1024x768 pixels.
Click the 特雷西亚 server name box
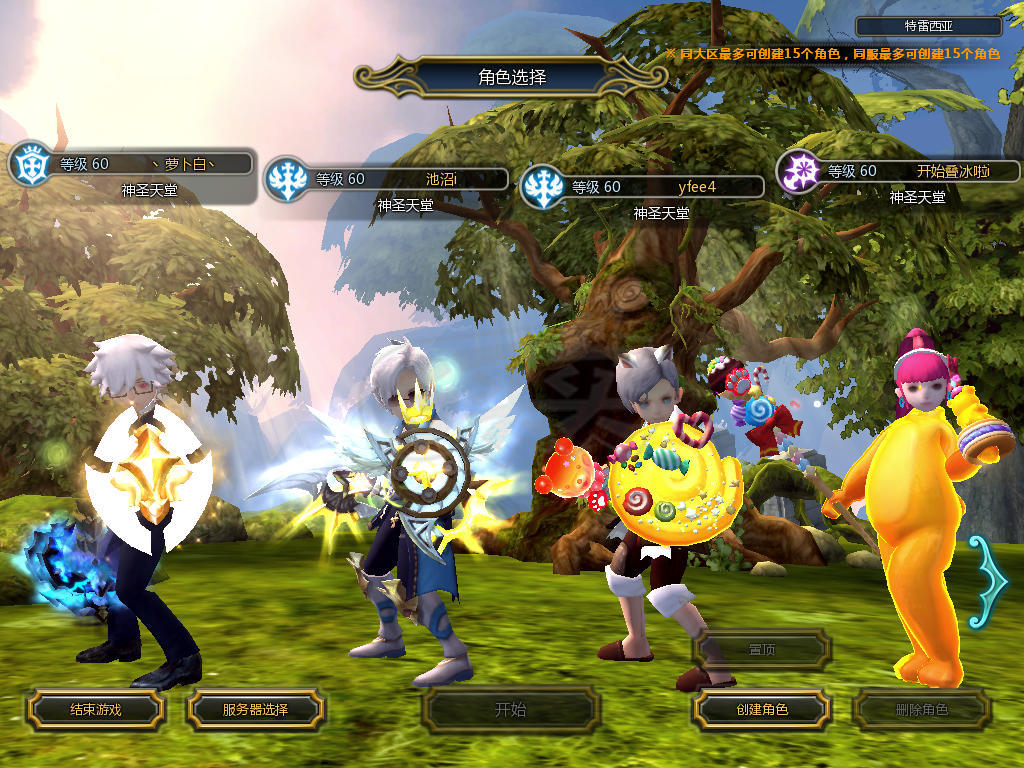(929, 27)
